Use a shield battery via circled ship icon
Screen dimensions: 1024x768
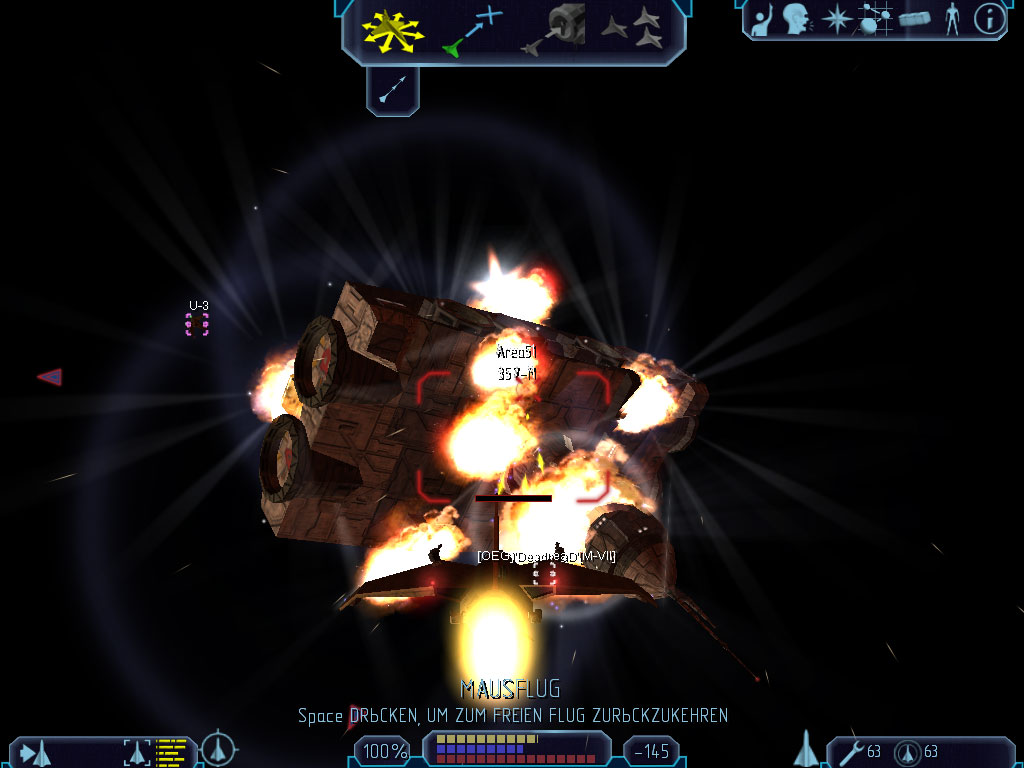(908, 752)
